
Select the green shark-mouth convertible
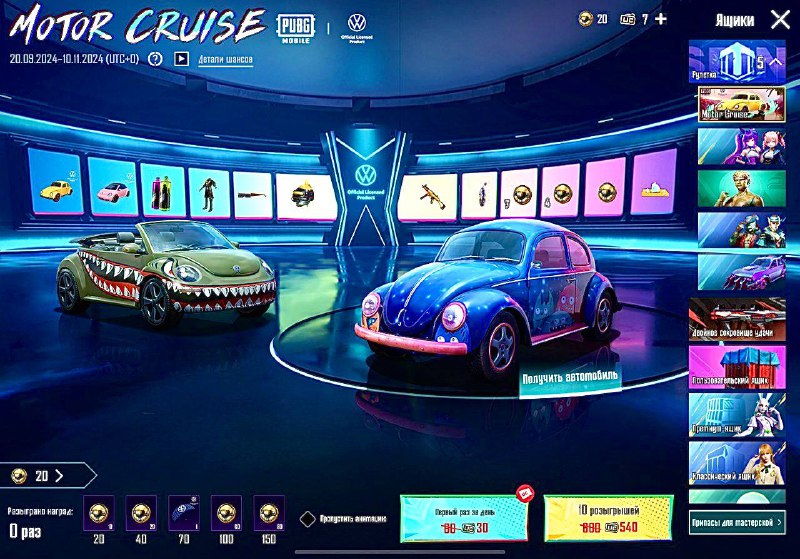point(165,275)
